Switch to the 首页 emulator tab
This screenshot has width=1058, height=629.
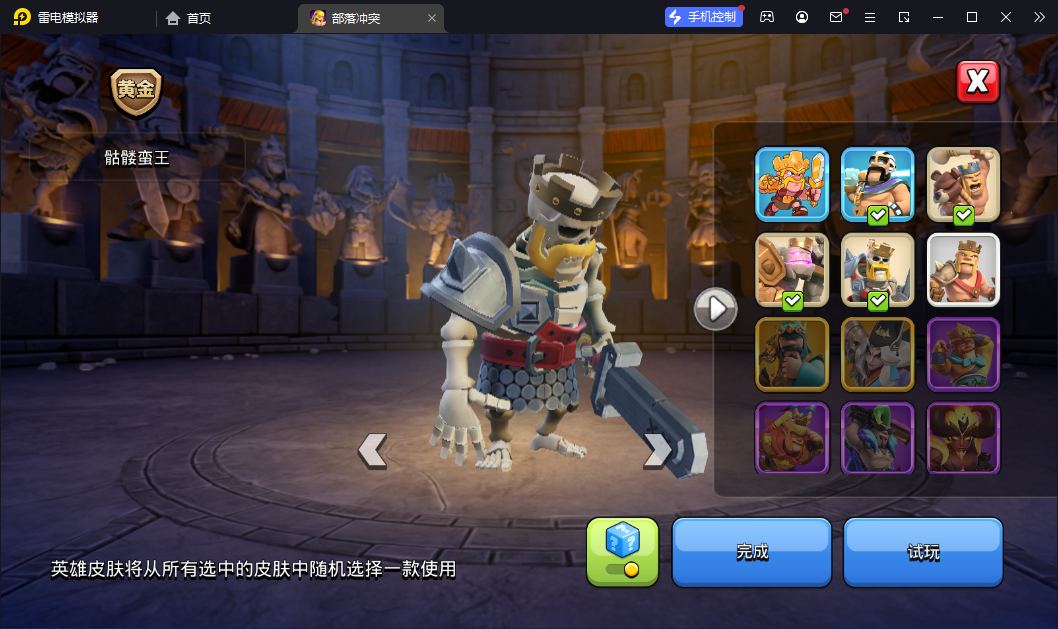pyautogui.click(x=189, y=18)
